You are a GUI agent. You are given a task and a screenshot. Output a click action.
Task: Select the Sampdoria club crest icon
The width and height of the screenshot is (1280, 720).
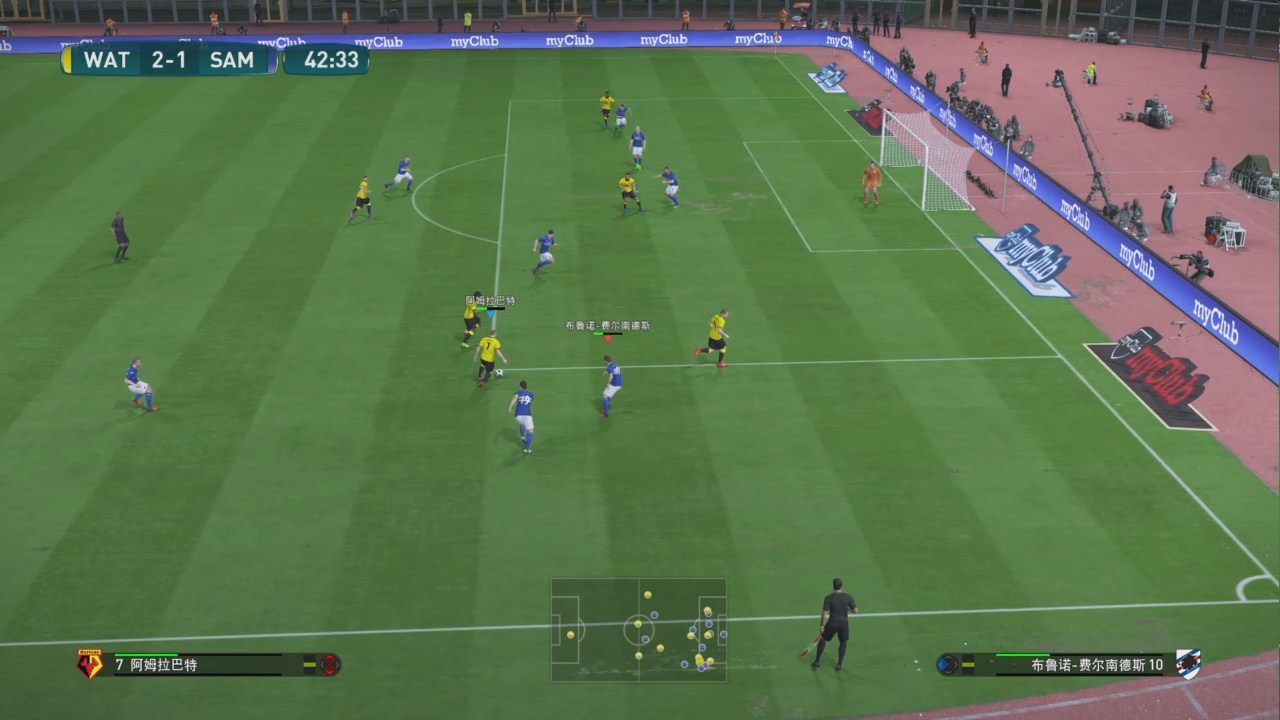tap(1188, 664)
